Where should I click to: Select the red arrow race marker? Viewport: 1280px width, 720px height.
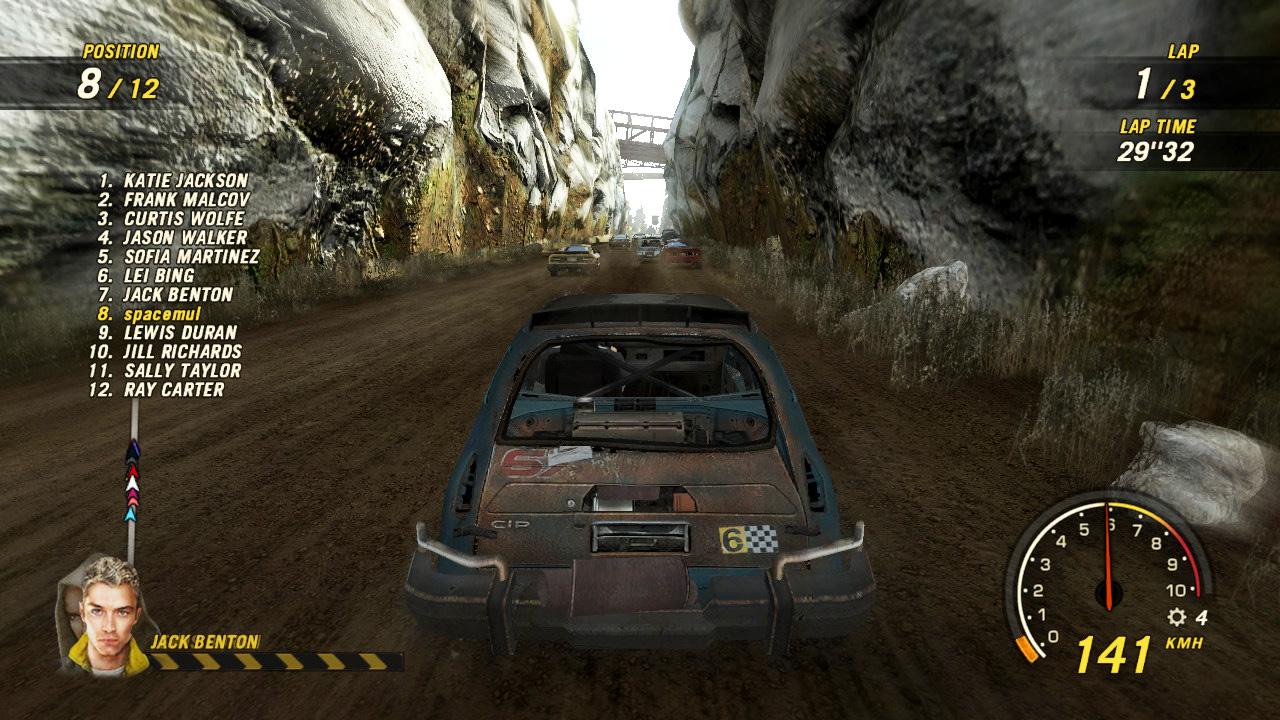pos(132,470)
